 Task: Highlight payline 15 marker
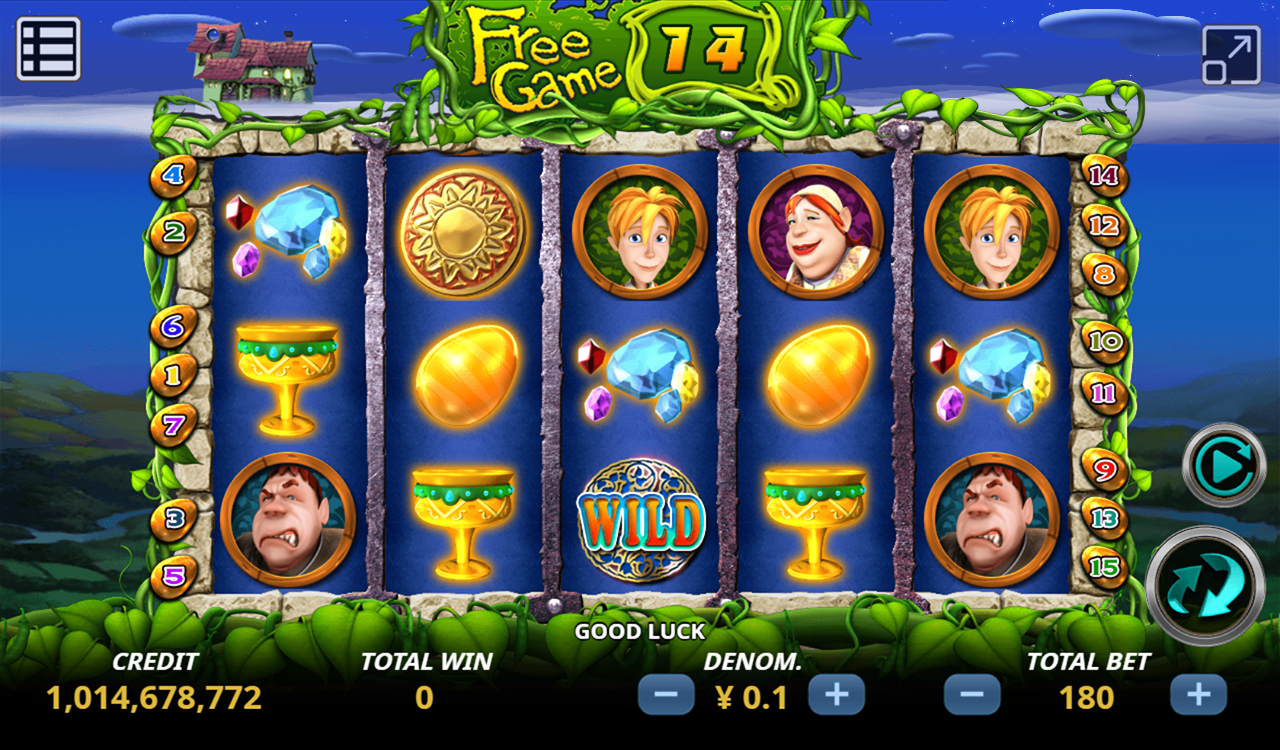(x=1105, y=568)
